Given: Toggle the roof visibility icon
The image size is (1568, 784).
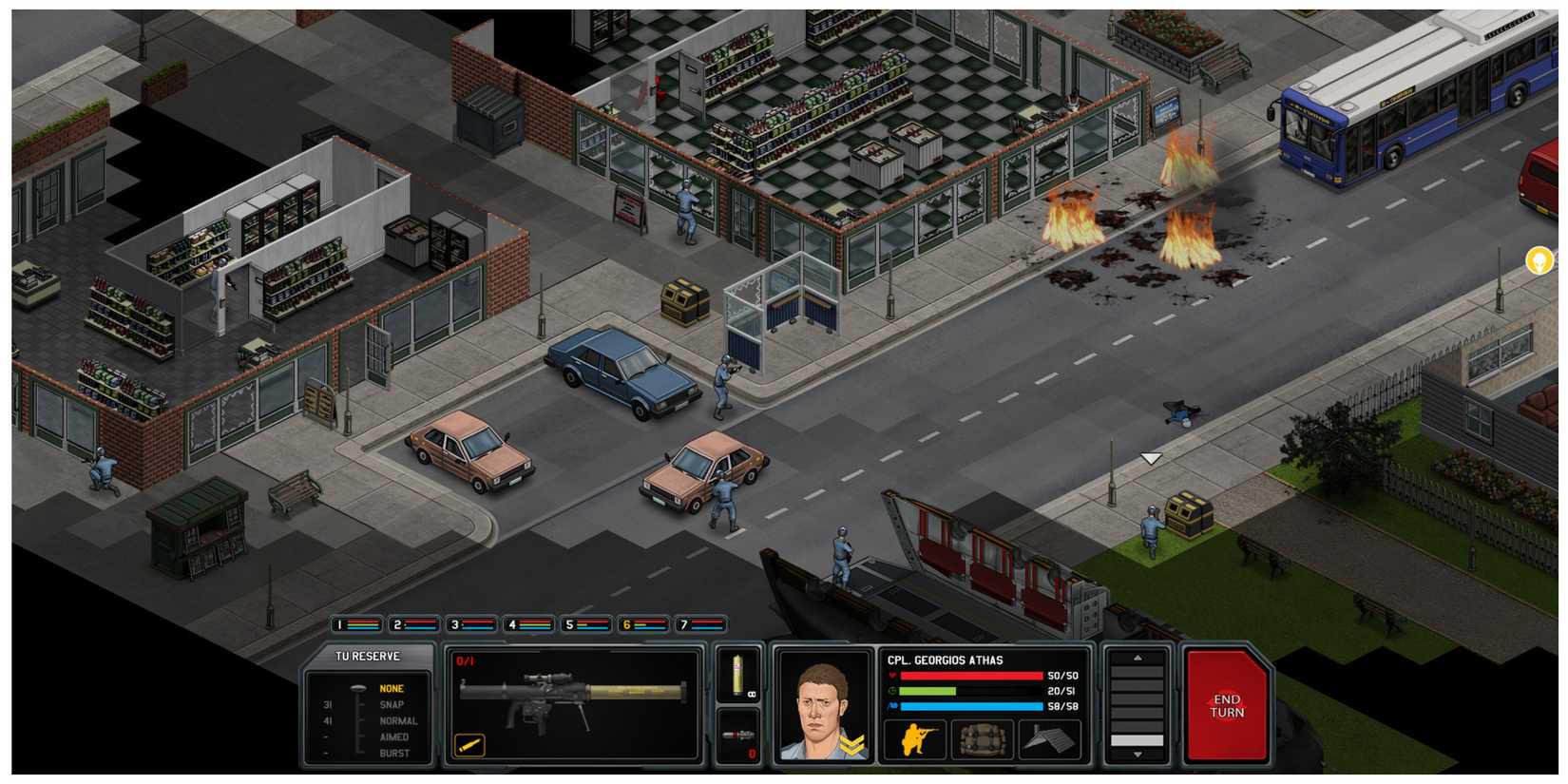Looking at the screenshot, I should [1047, 737].
